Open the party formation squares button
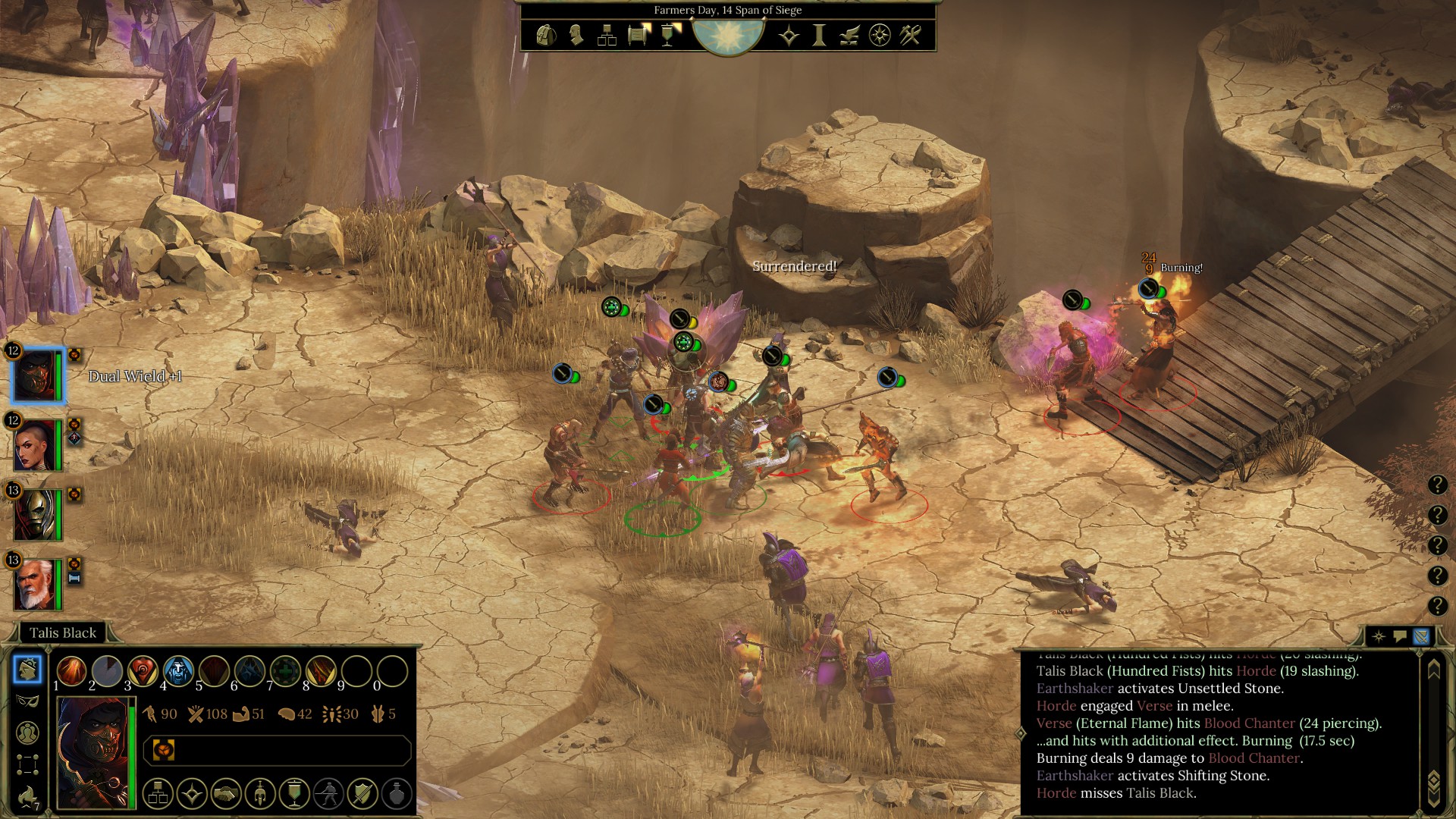Image resolution: width=1456 pixels, height=819 pixels. click(x=27, y=764)
